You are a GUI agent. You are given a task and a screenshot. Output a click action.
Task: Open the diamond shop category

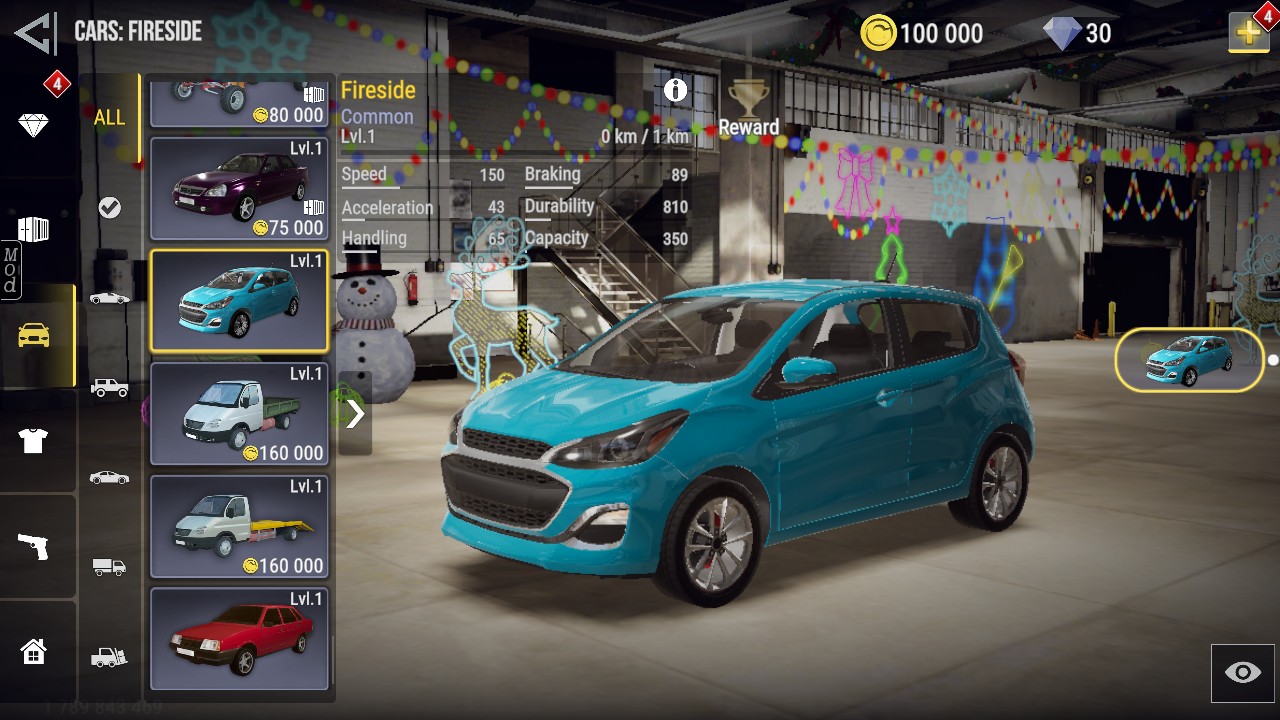33,125
